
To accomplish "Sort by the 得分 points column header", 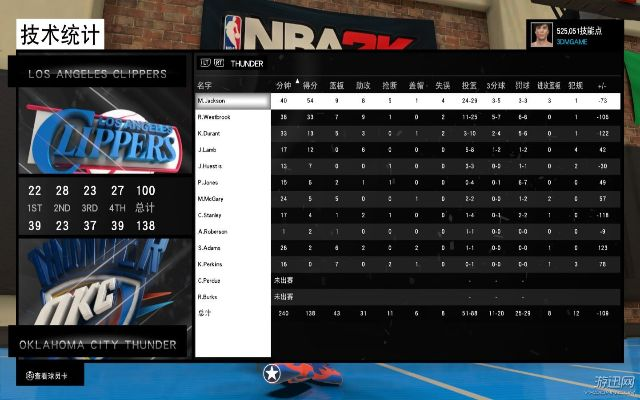I will [310, 85].
